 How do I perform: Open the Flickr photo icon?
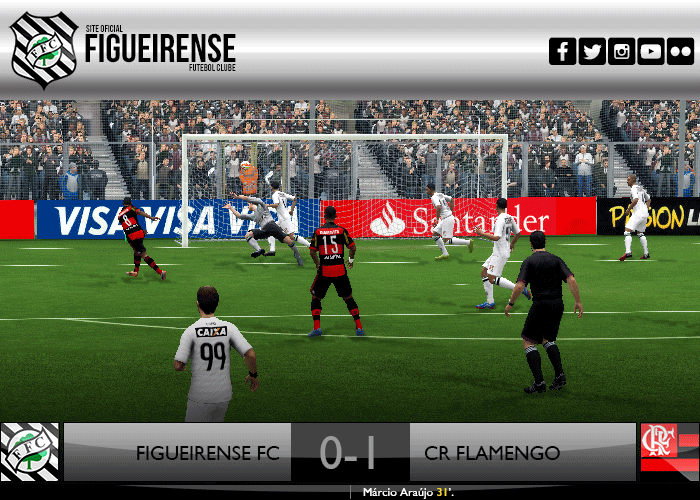[x=680, y=51]
